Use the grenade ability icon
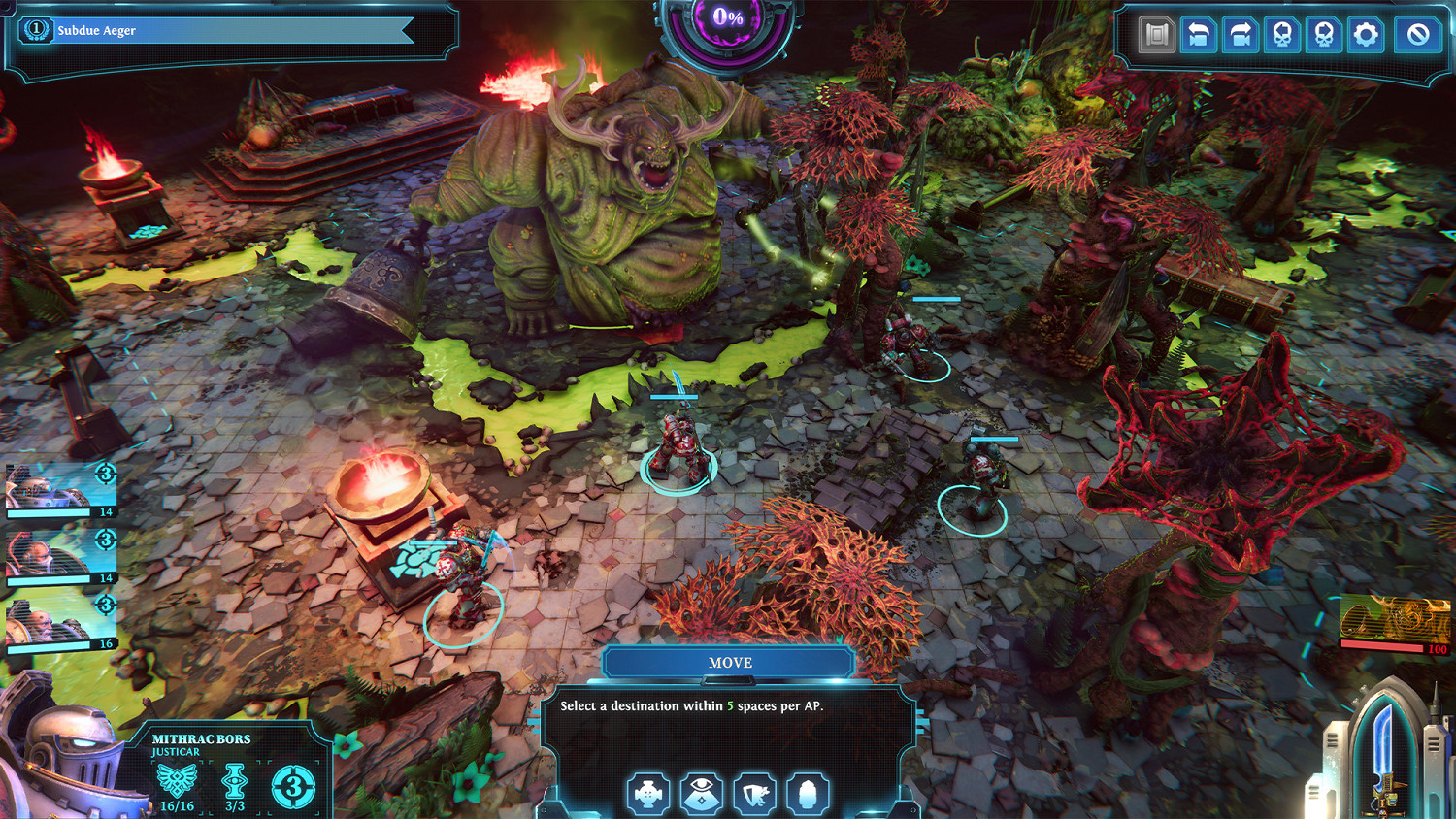This screenshot has height=819, width=1456. click(809, 793)
